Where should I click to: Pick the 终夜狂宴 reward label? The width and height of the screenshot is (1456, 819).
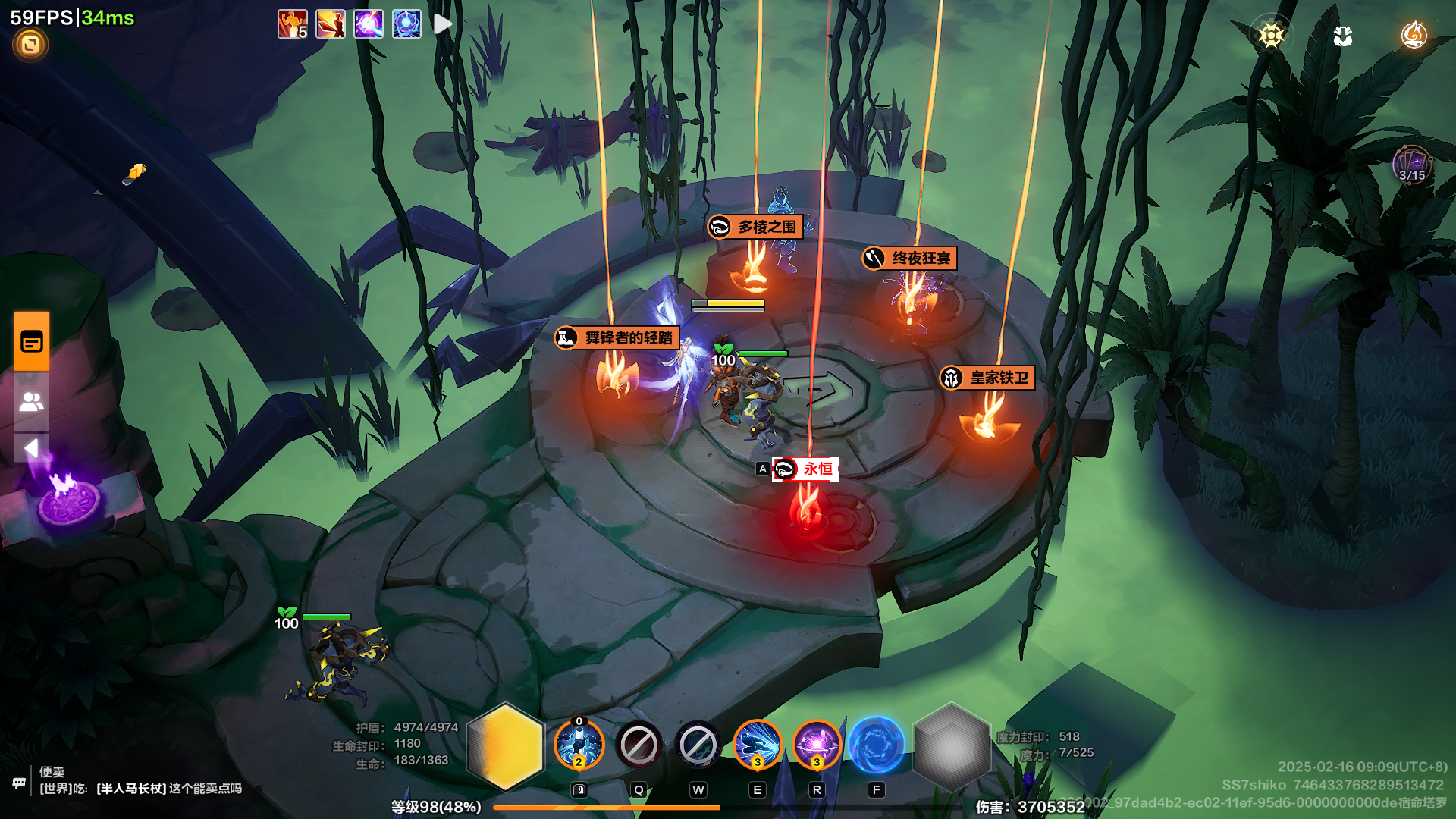[x=910, y=259]
